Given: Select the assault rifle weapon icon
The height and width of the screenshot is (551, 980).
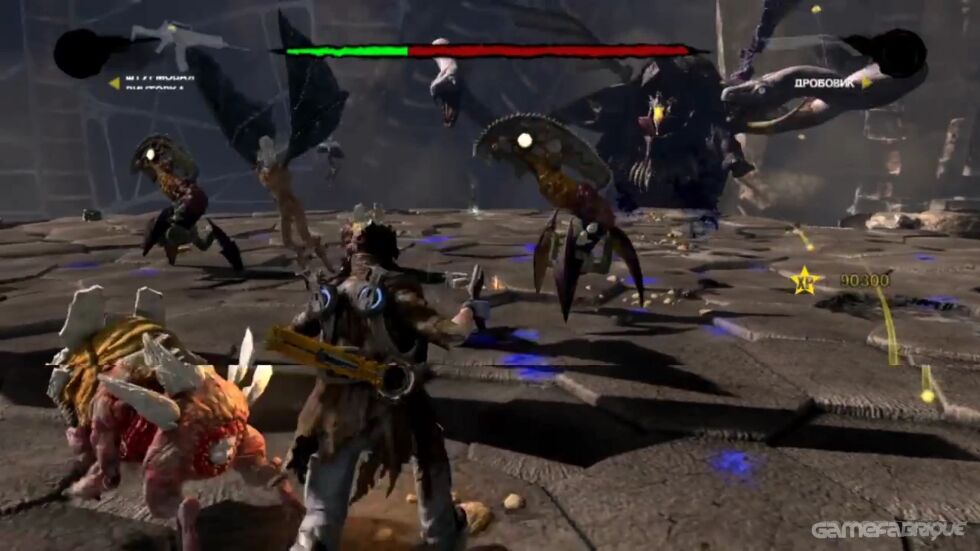Looking at the screenshot, I should tap(180, 41).
